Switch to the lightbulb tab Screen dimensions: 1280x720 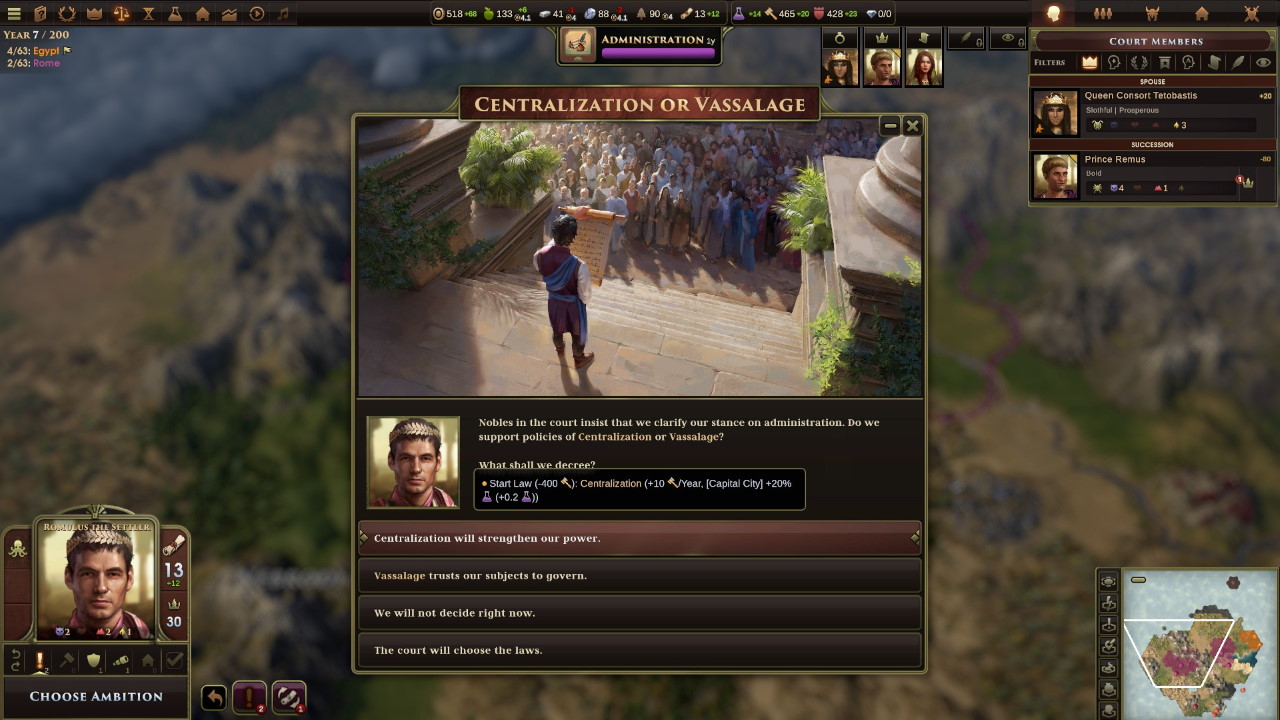(1053, 14)
